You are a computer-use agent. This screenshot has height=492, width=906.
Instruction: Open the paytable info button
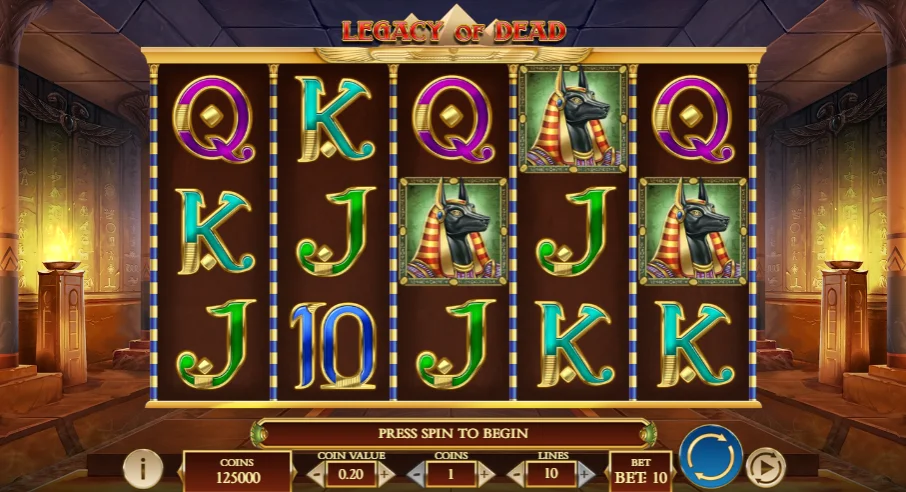point(143,468)
